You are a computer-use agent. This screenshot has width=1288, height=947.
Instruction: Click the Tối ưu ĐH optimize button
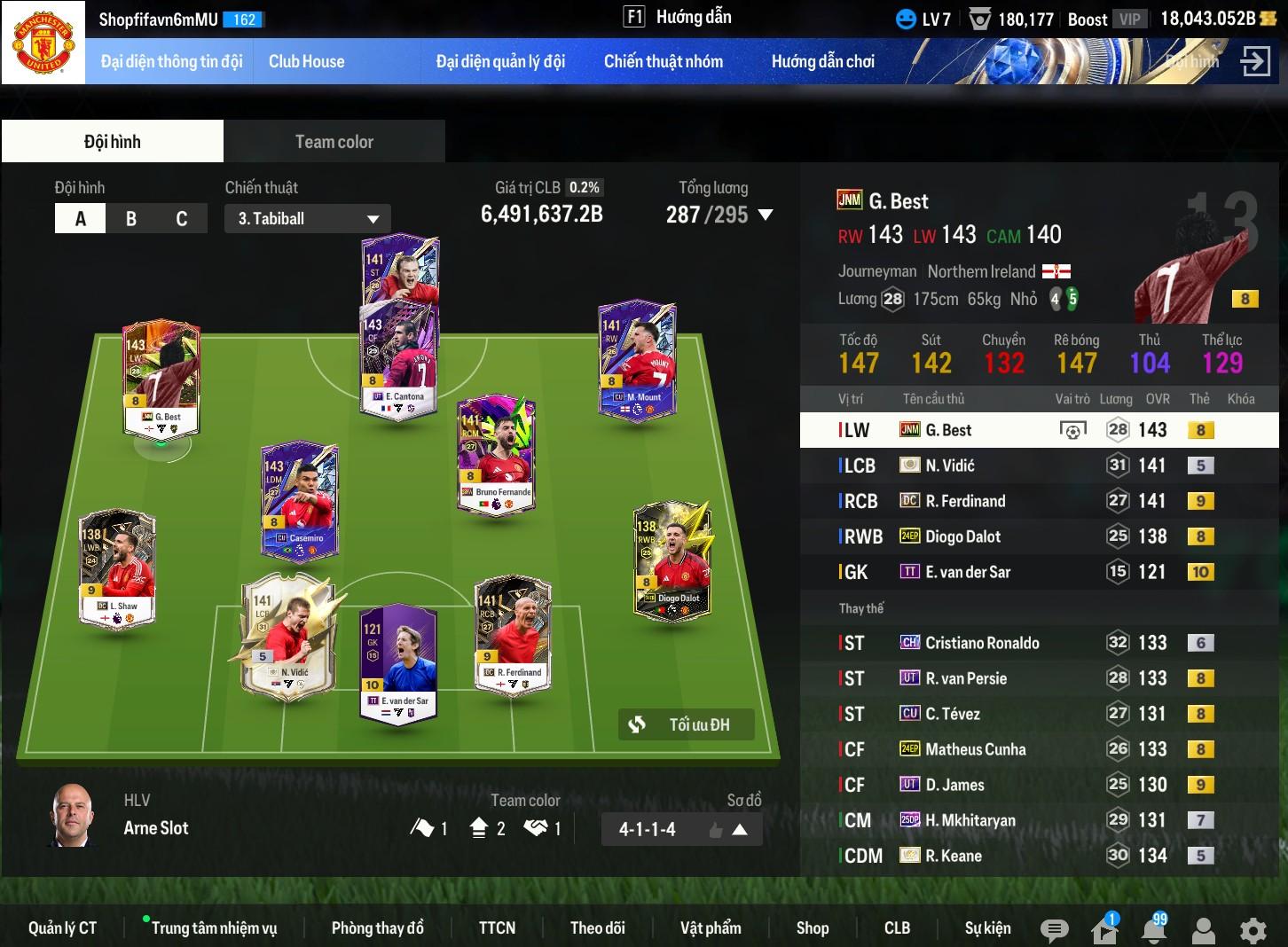click(687, 724)
